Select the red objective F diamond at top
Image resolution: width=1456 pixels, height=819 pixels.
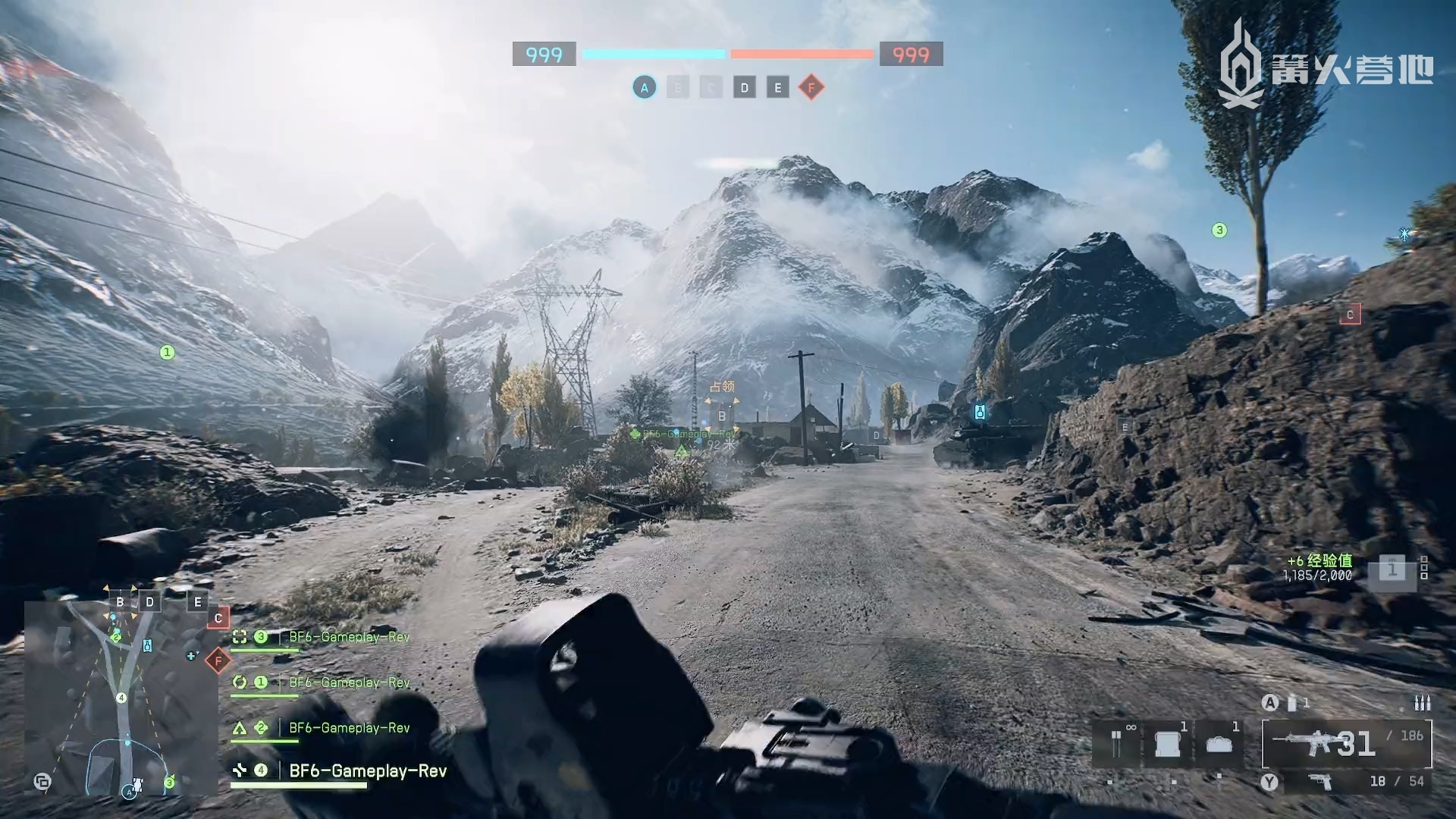click(811, 88)
